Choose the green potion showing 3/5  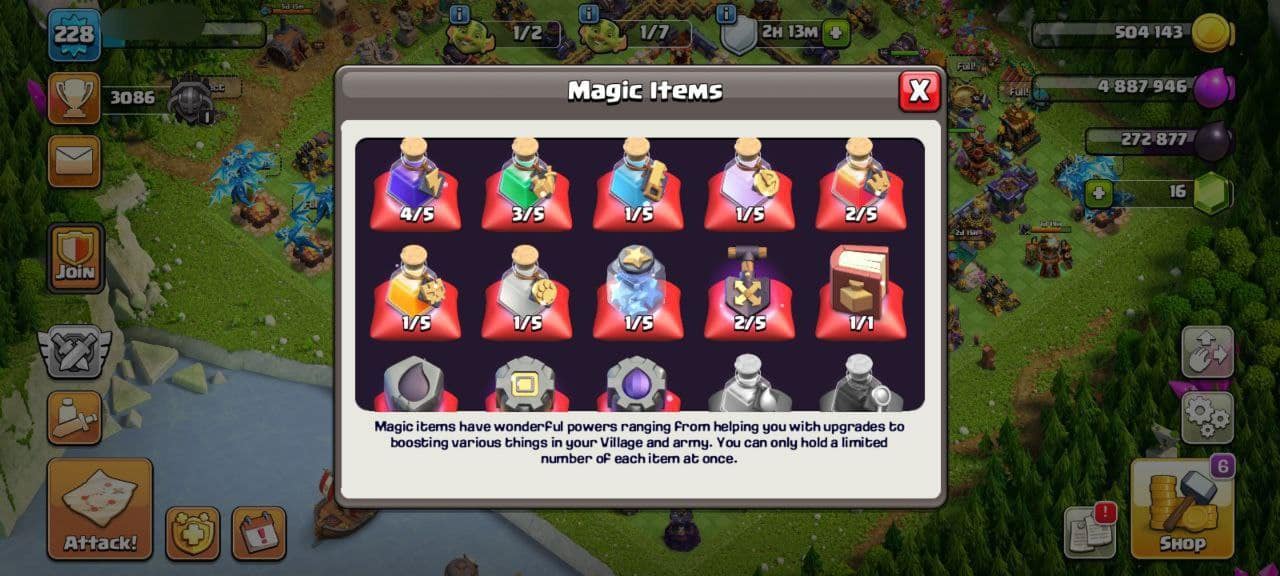tap(527, 185)
